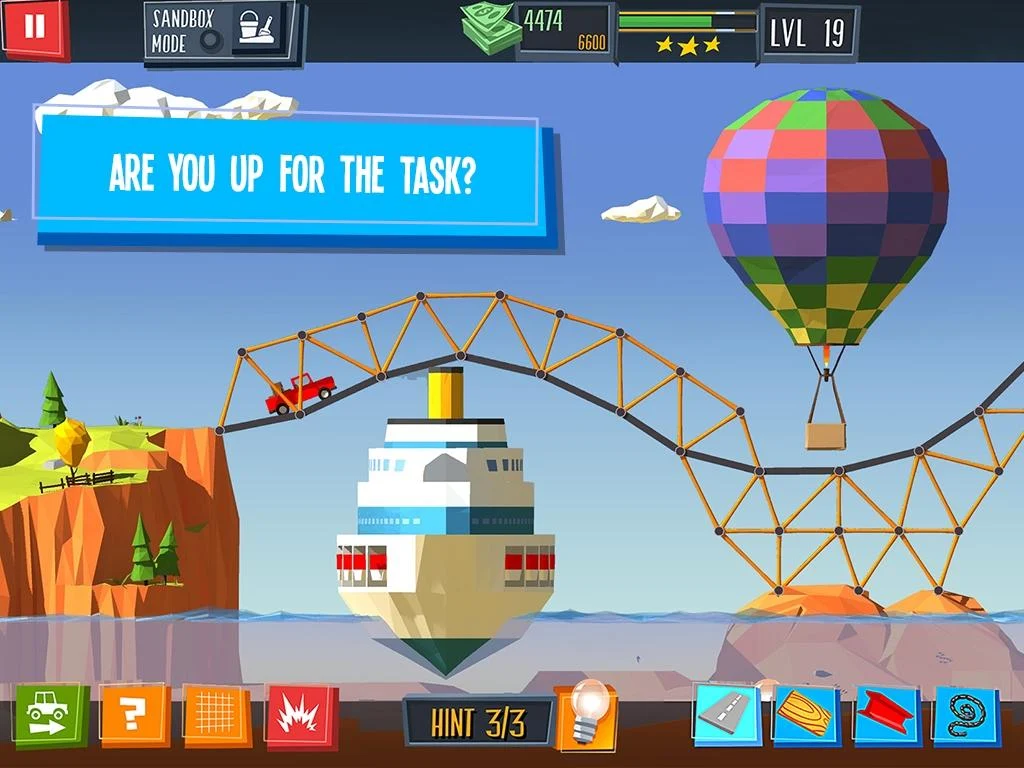Start the green vehicle test run
This screenshot has height=768, width=1024.
[x=49, y=714]
